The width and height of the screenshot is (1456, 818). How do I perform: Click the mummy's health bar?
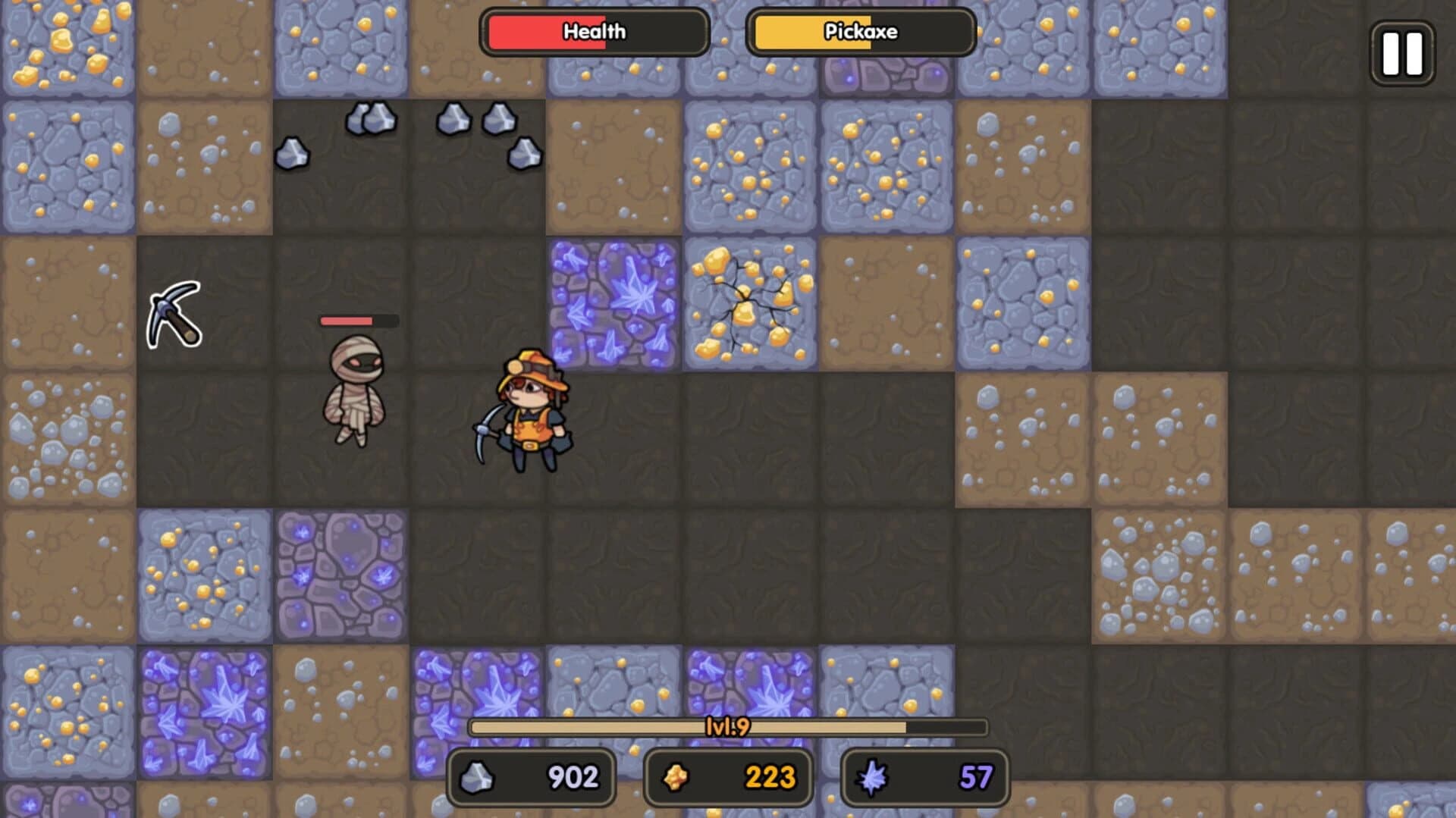click(356, 319)
